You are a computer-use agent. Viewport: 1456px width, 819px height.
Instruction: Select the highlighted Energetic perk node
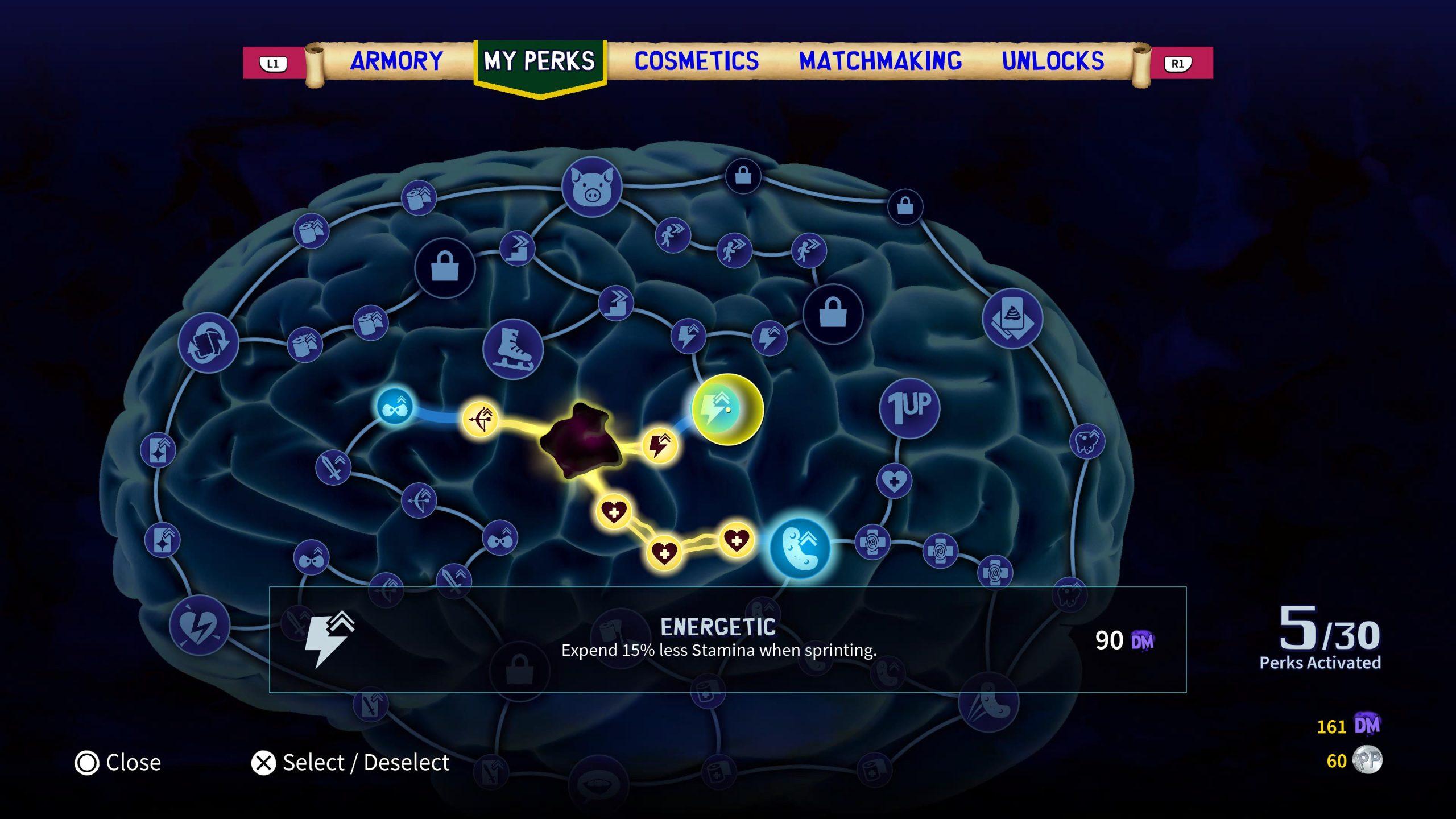click(x=727, y=409)
